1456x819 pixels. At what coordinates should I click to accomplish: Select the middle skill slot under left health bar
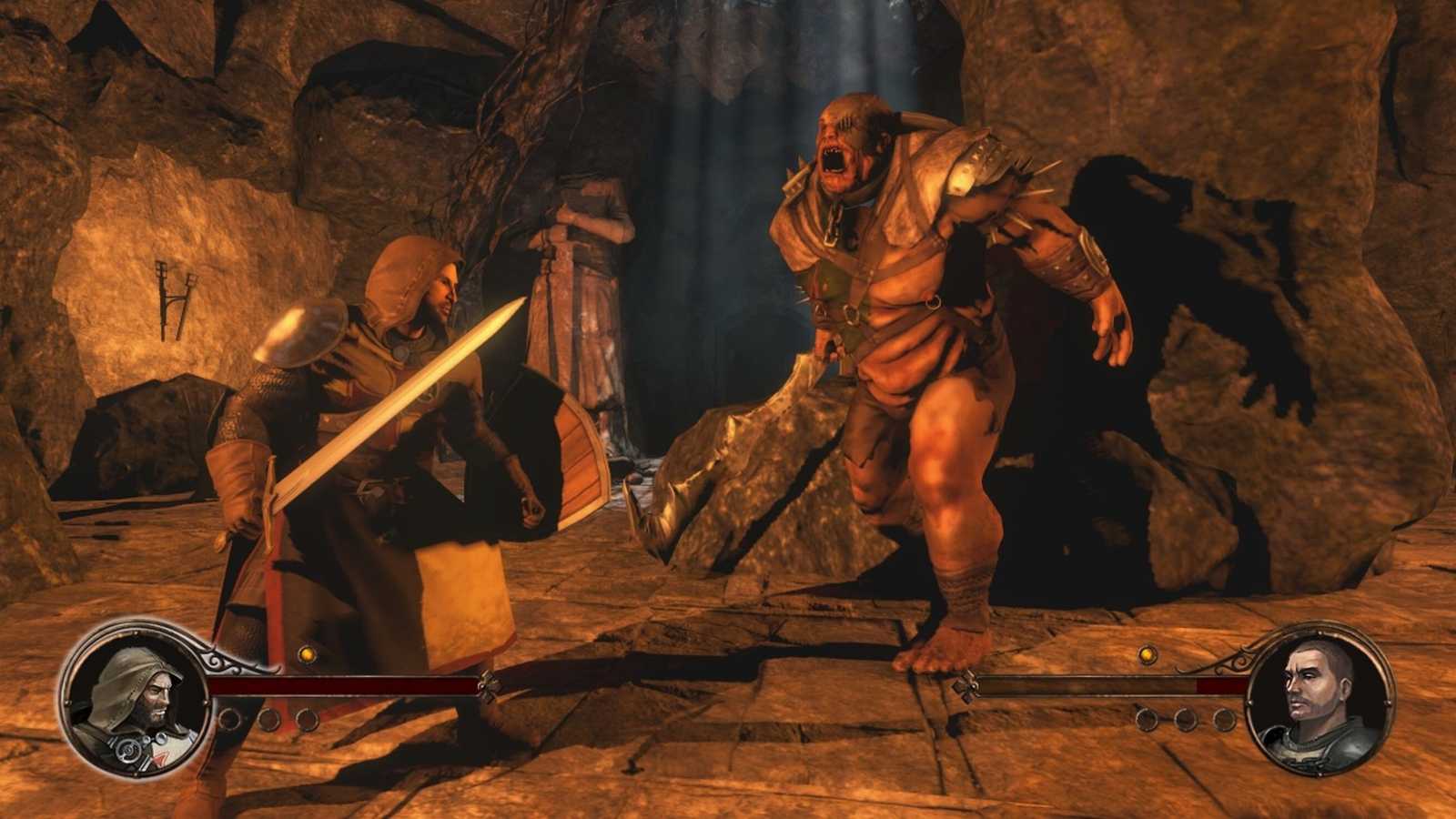tap(268, 719)
